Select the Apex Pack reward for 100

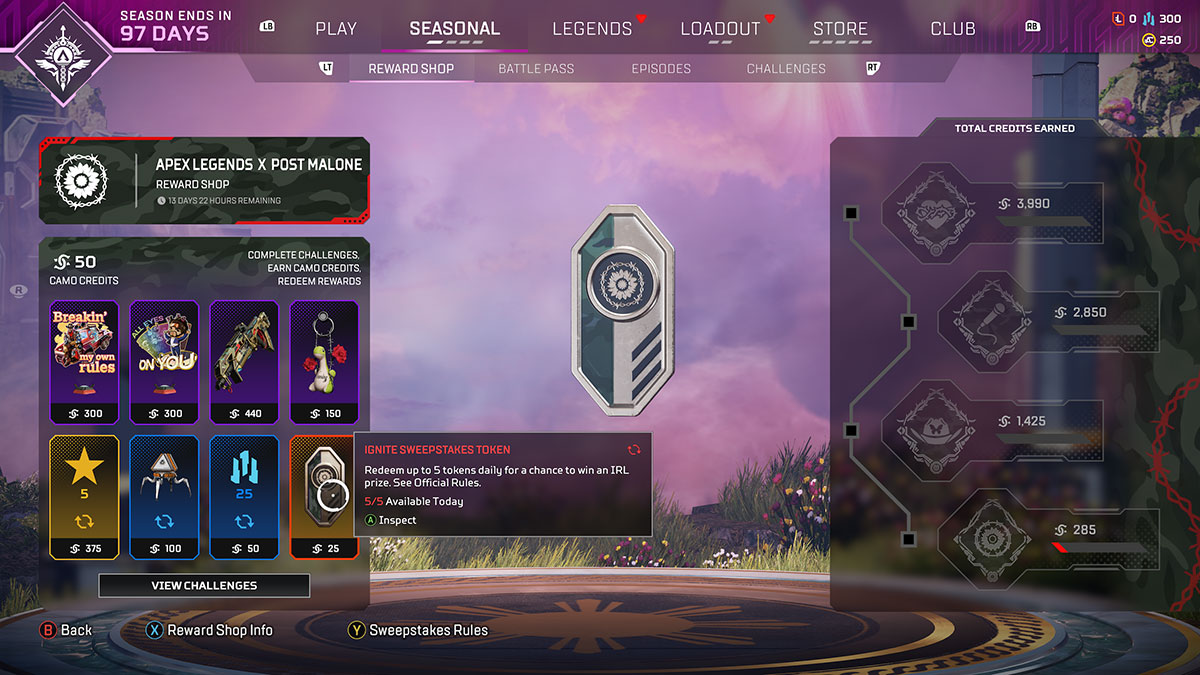(x=164, y=496)
